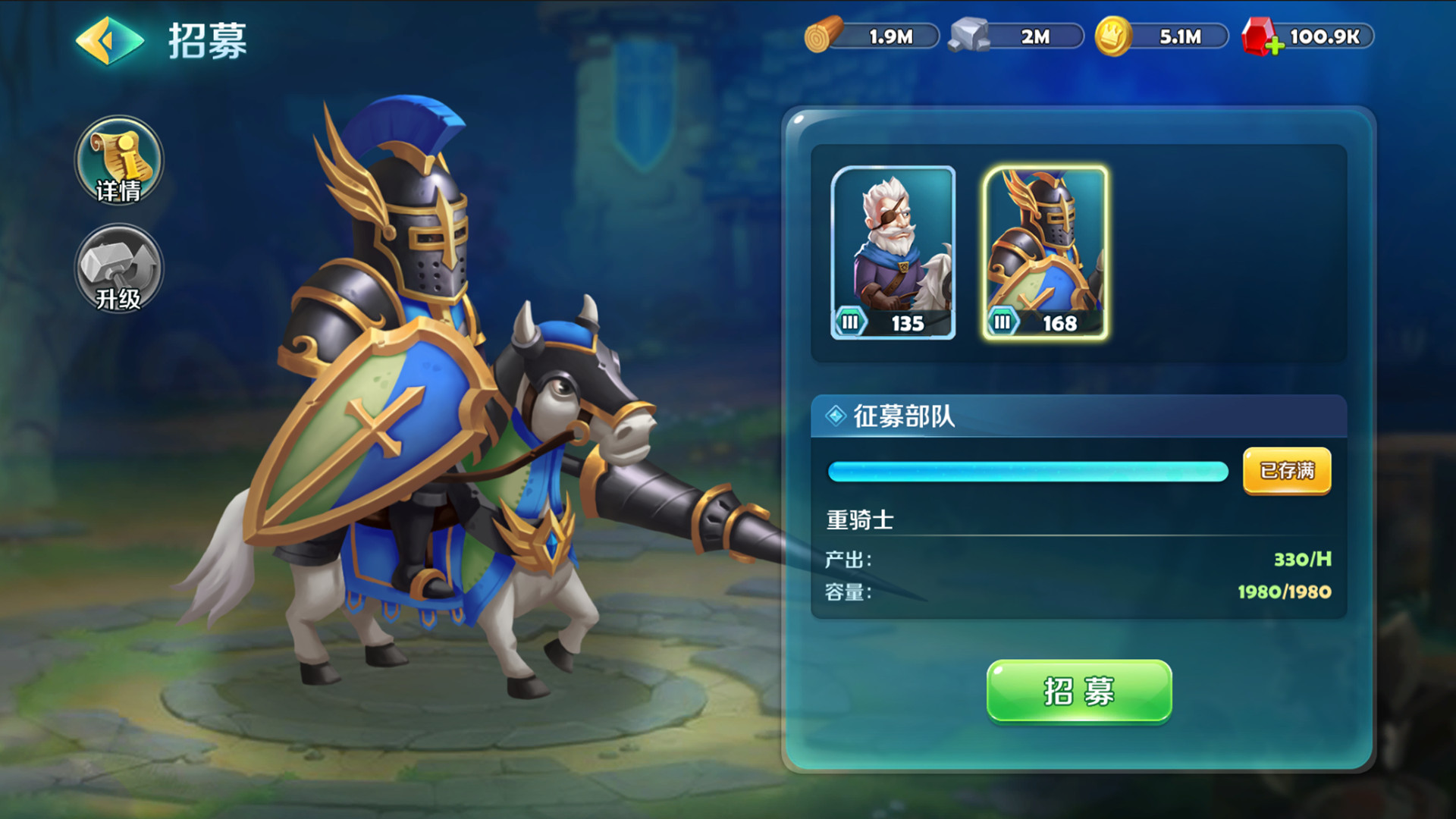Screen dimensions: 1456x819
Task: Click the back arrow next to 招募
Action: 108,42
